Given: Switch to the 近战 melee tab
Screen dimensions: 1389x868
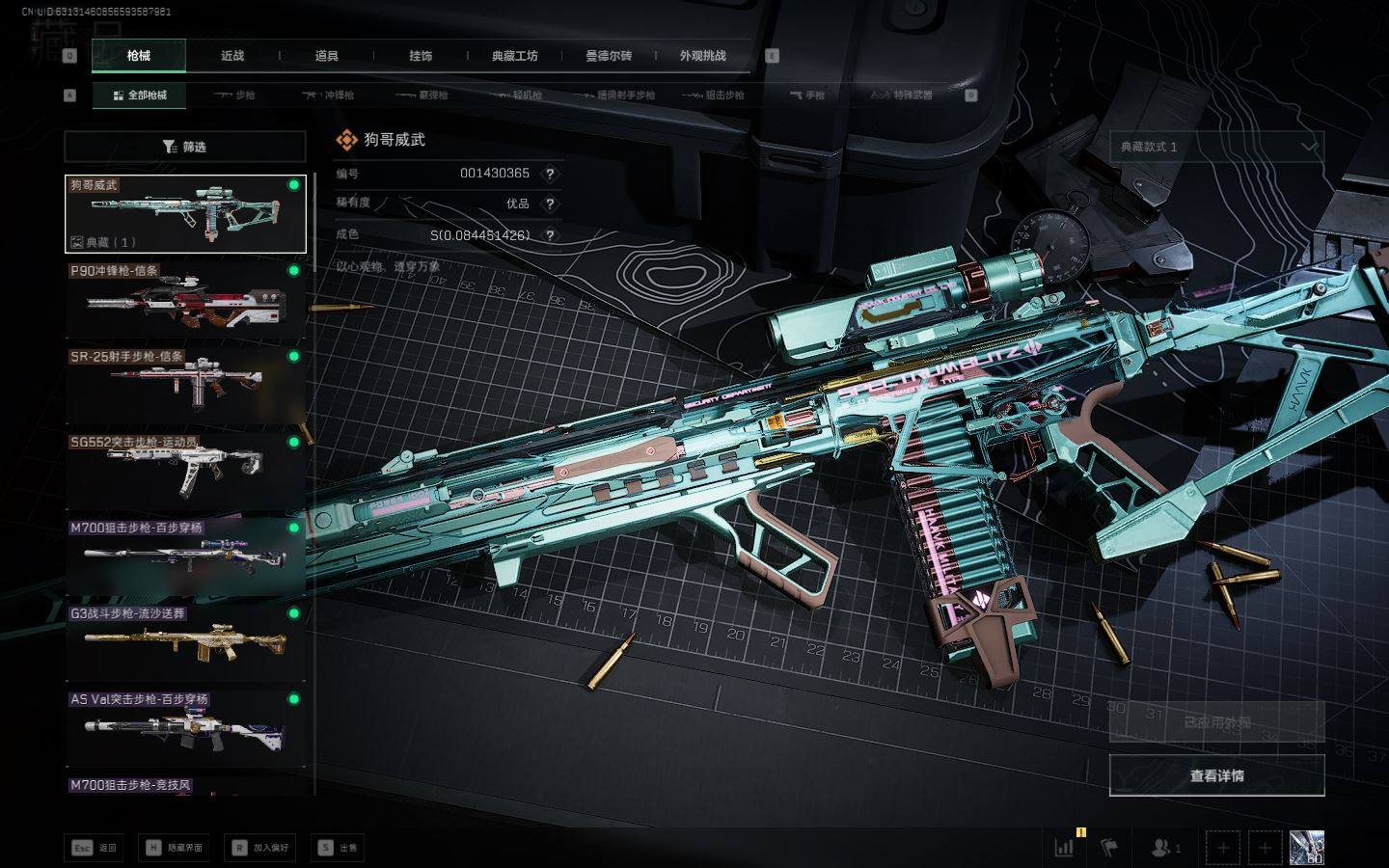Looking at the screenshot, I should point(232,56).
